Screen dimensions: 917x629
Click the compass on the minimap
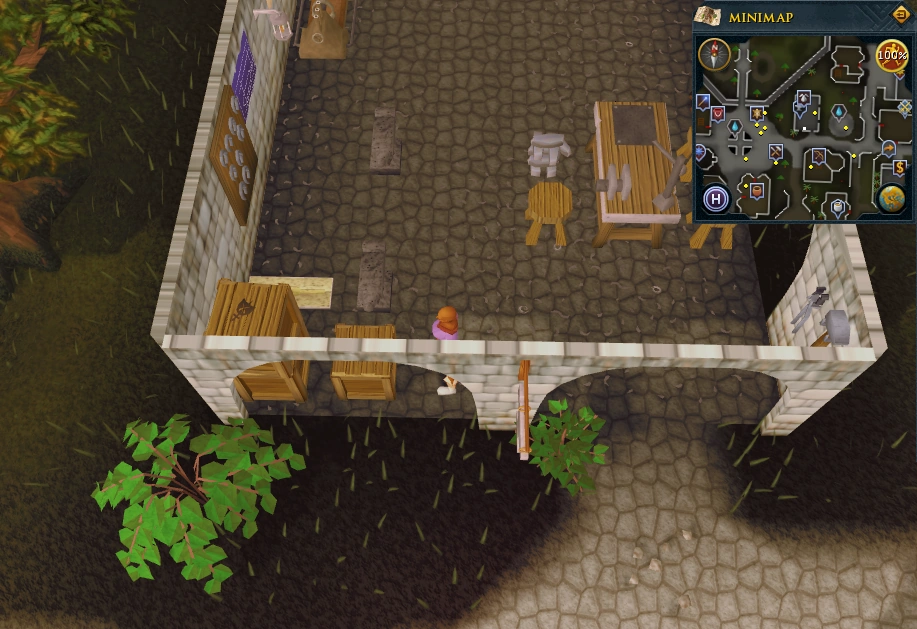[x=714, y=53]
